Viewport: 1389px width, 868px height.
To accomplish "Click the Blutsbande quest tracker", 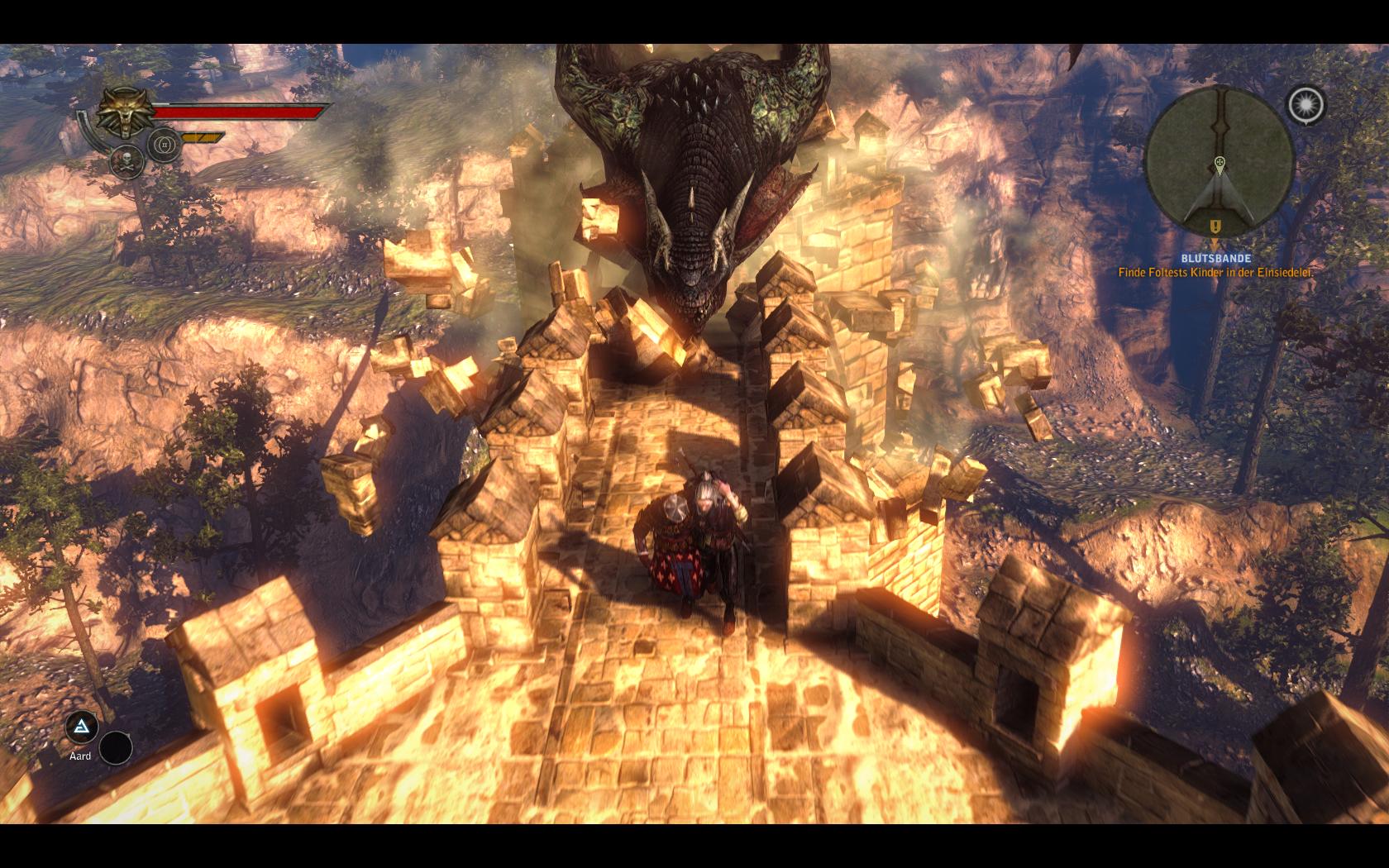I will [x=1215, y=259].
